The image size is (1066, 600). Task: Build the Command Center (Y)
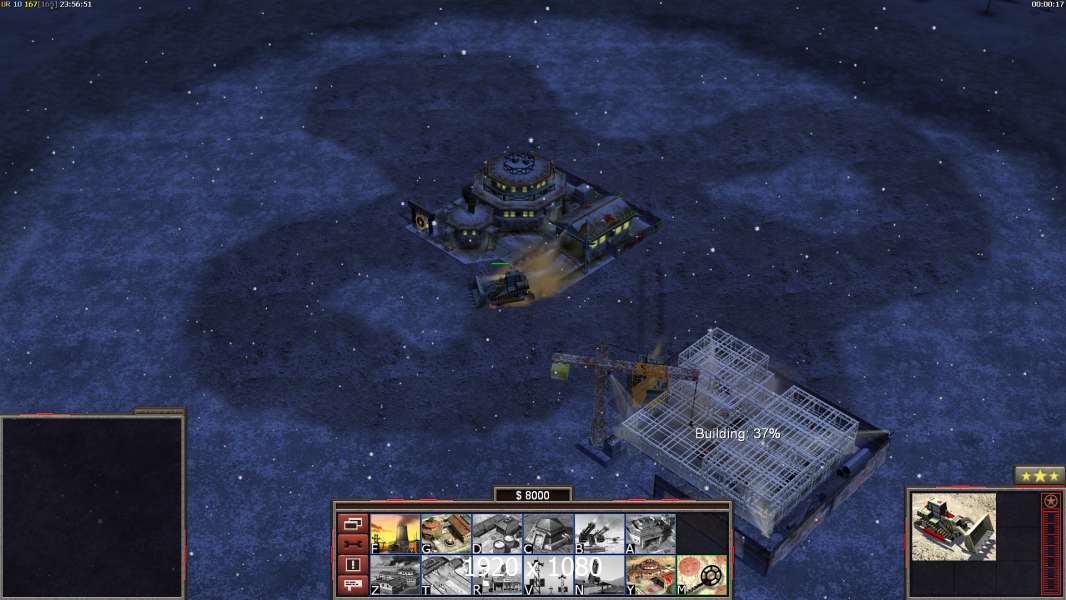point(650,575)
